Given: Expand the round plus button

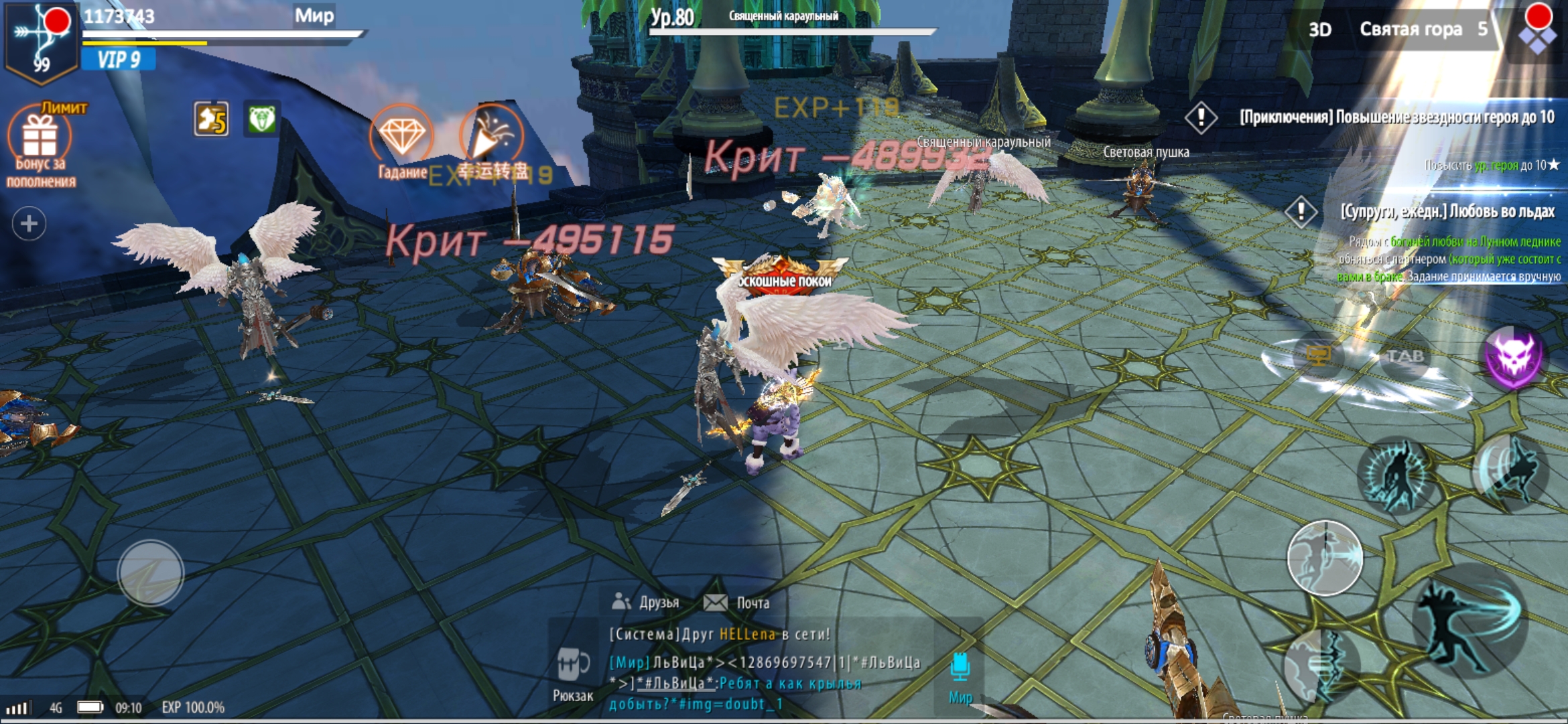Looking at the screenshot, I should tap(29, 223).
